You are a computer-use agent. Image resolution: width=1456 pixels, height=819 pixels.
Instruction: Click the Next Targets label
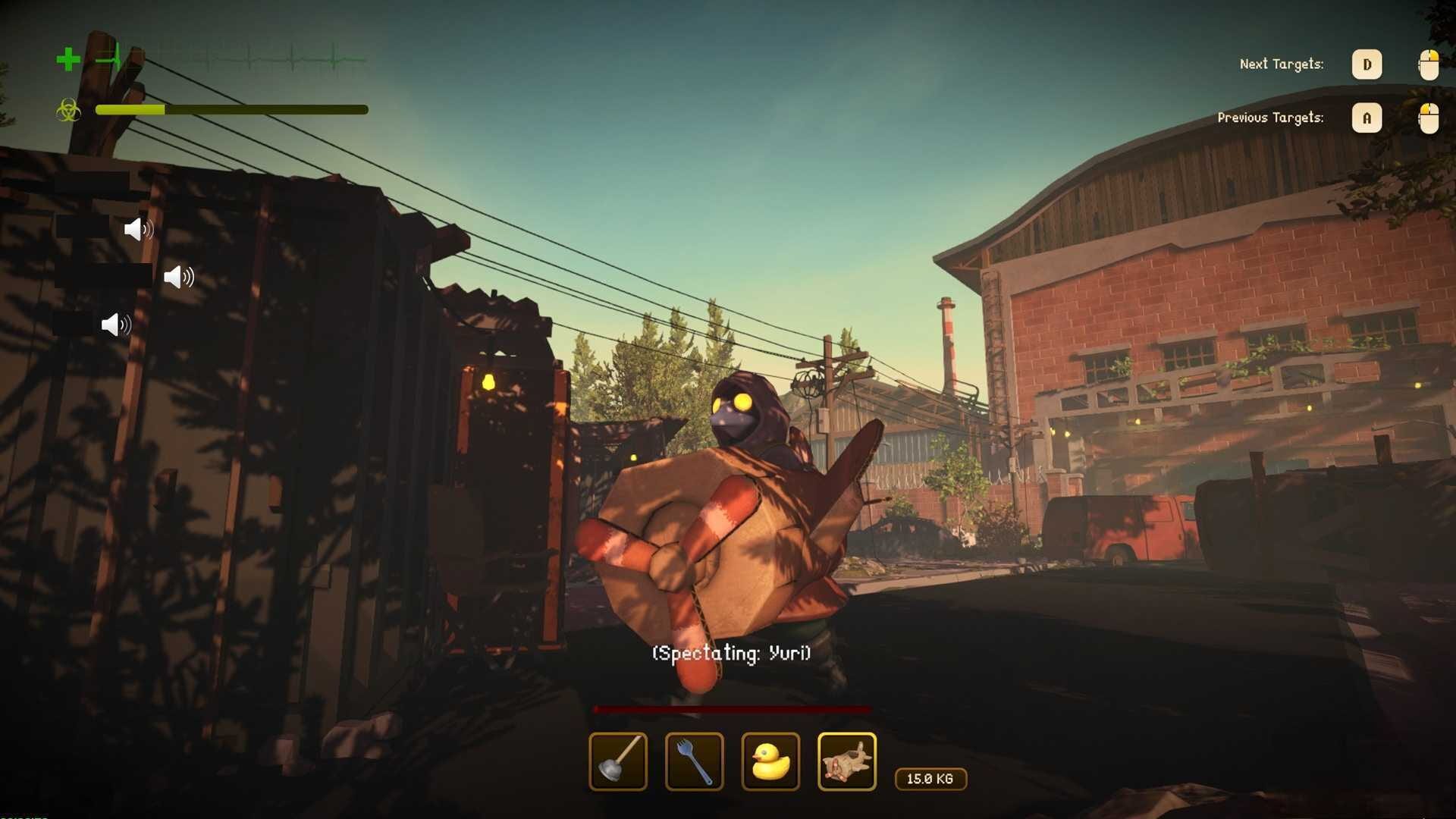1281,64
